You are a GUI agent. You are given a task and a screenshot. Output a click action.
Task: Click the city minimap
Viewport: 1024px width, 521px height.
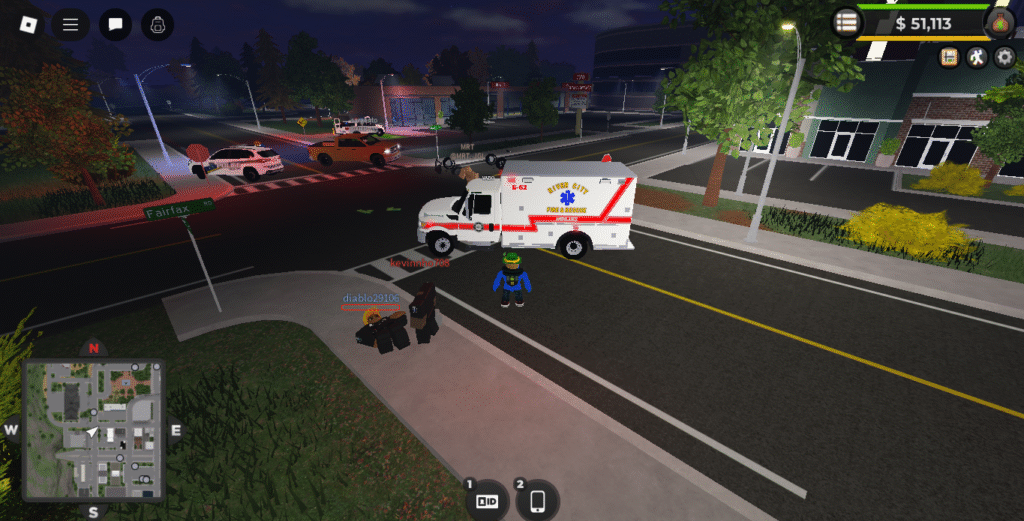[93, 430]
